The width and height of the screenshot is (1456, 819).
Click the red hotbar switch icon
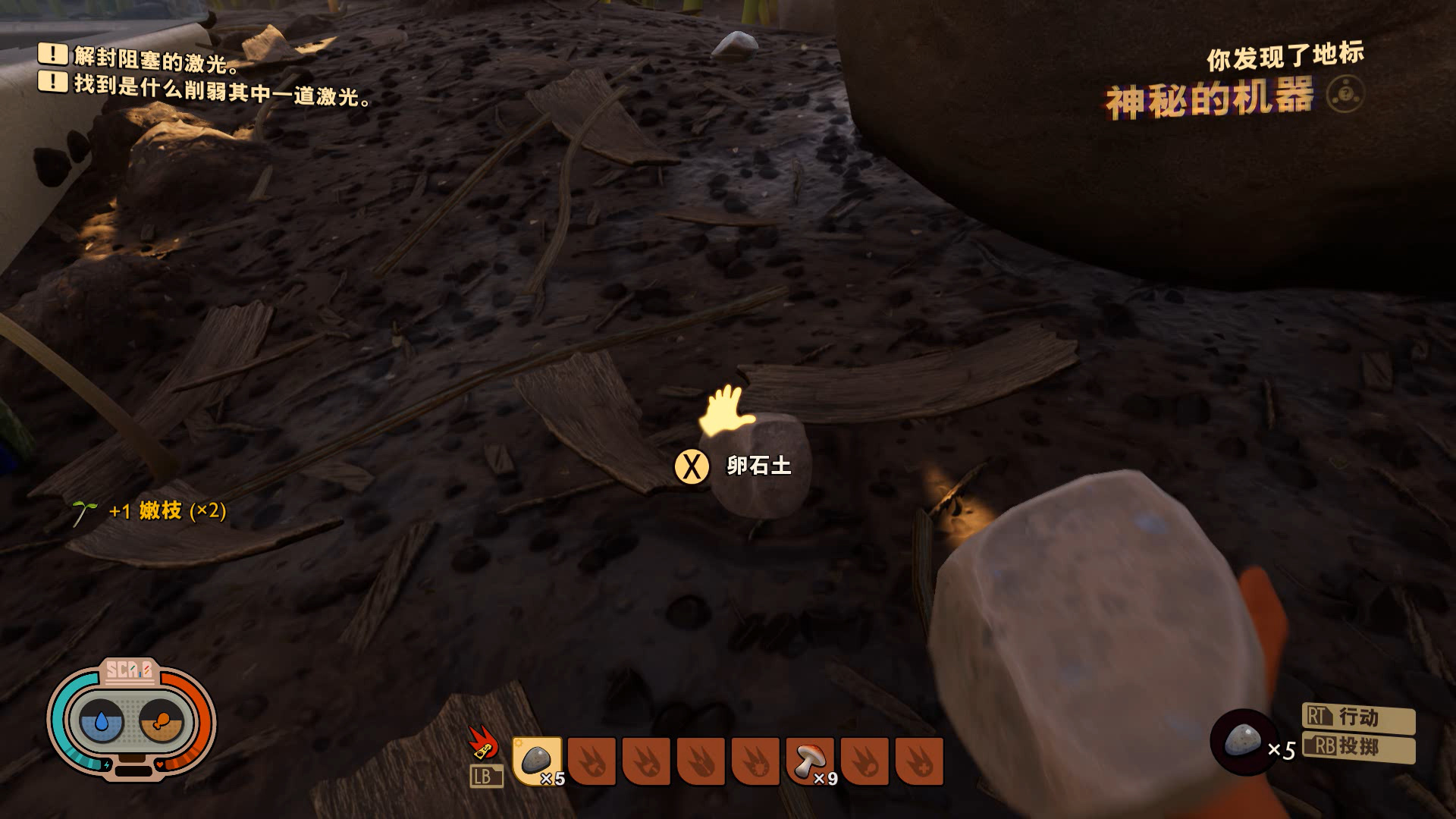pyautogui.click(x=483, y=742)
